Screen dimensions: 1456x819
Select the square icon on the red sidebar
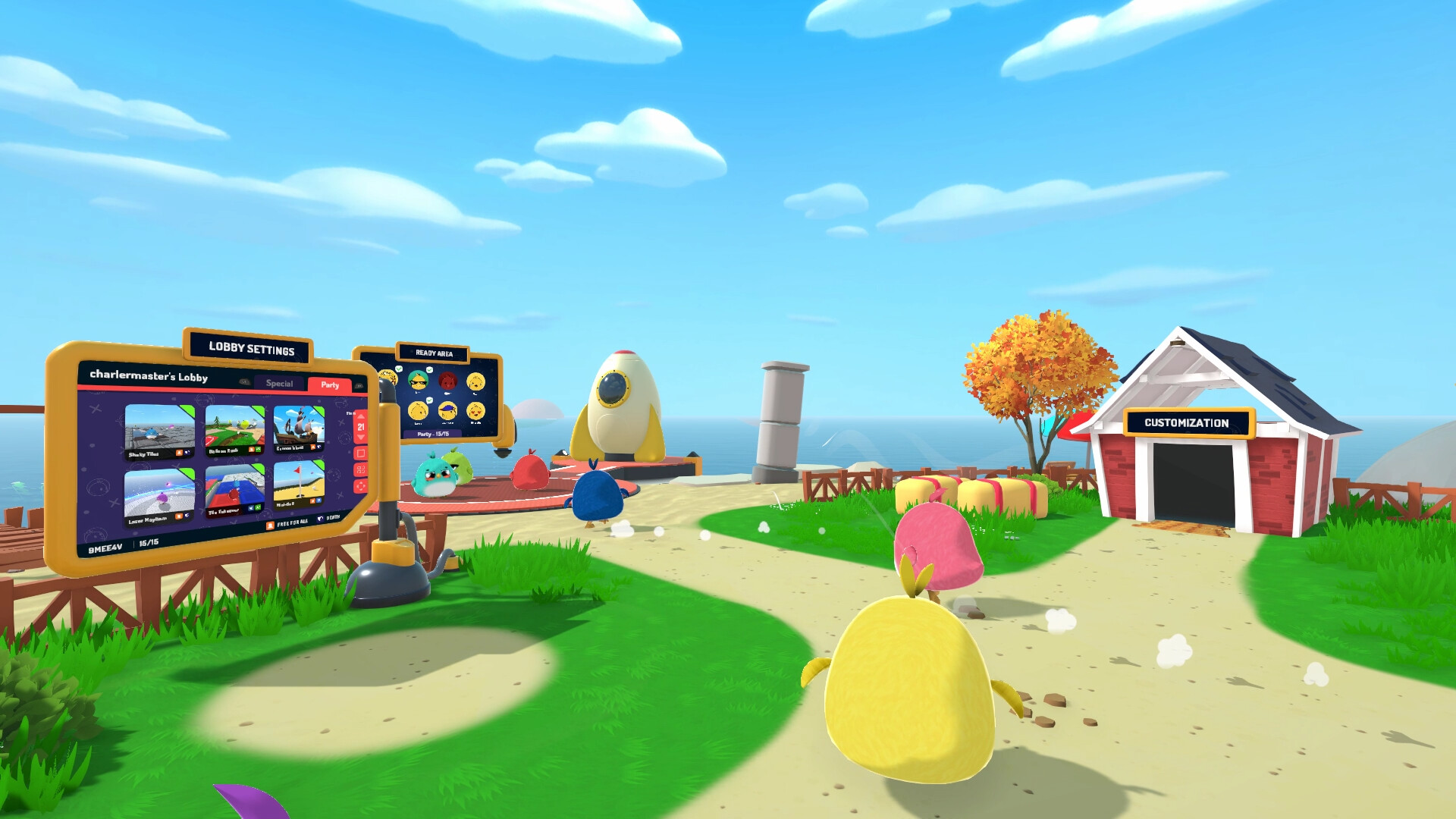coord(361,453)
